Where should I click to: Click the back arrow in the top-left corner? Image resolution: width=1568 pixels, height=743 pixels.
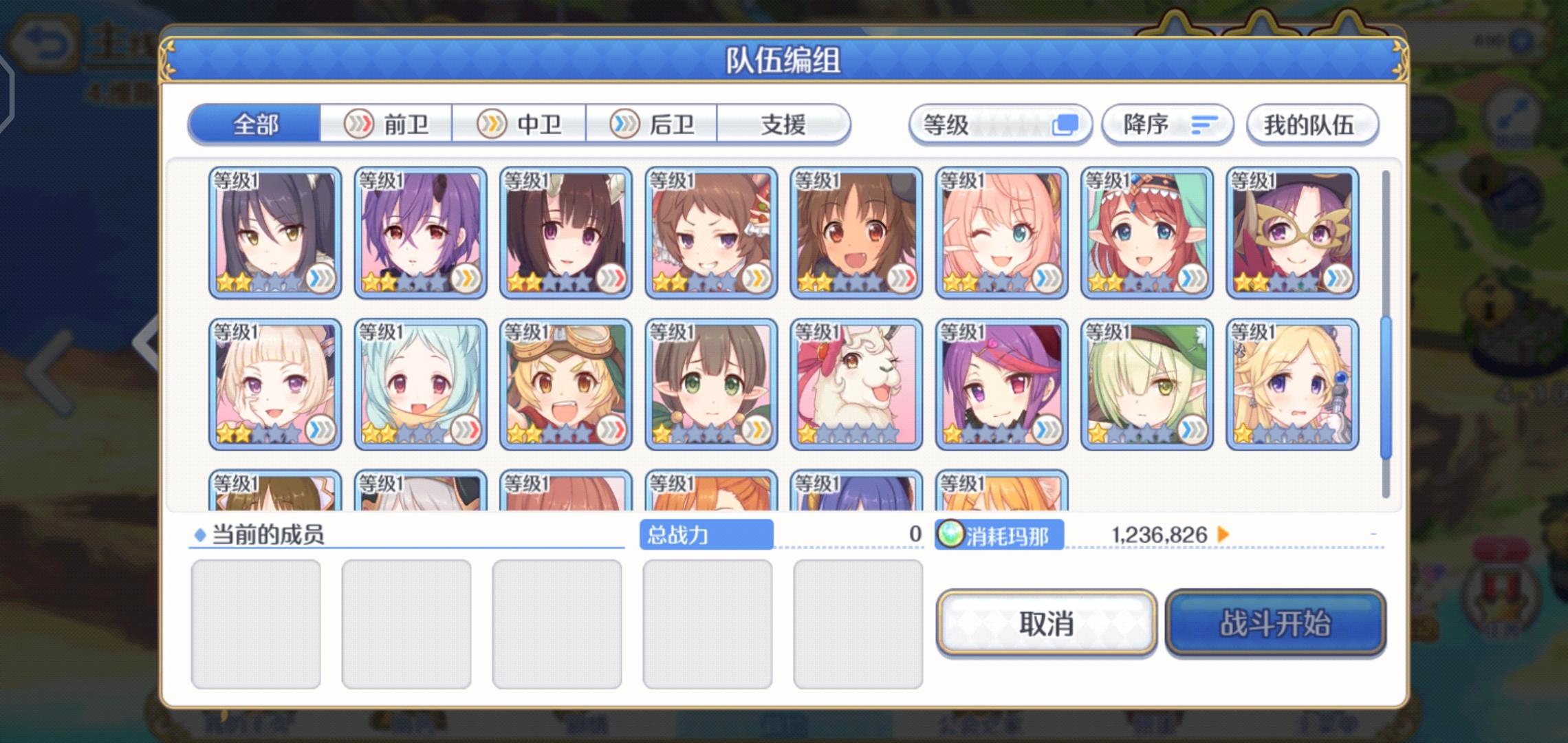point(43,41)
